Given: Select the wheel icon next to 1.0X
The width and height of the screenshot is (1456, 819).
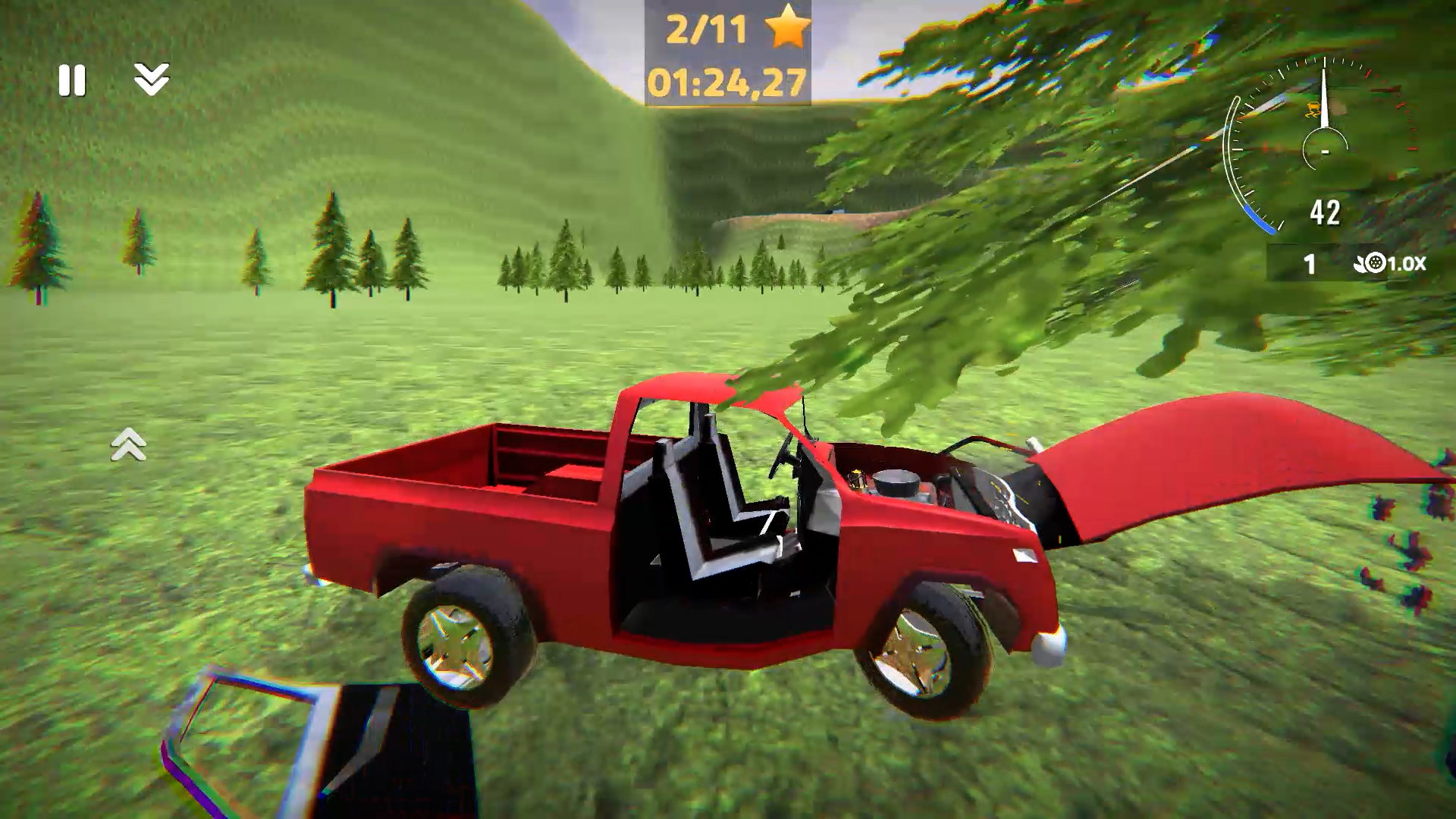Looking at the screenshot, I should click(1374, 262).
